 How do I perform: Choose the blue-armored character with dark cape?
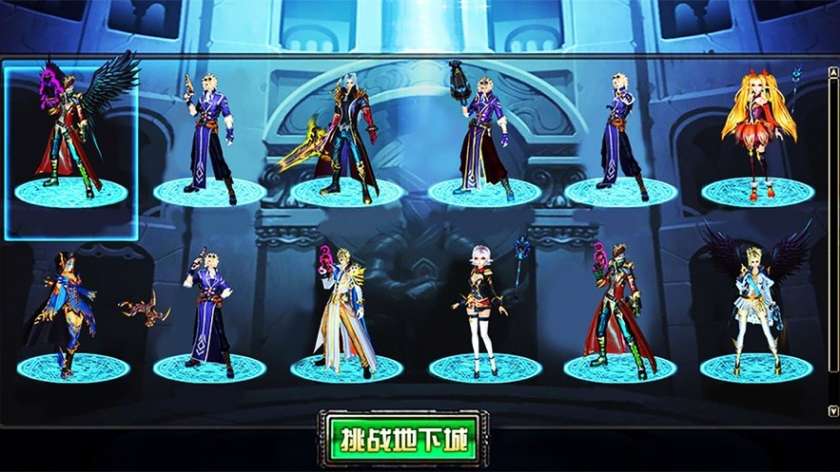click(70, 310)
